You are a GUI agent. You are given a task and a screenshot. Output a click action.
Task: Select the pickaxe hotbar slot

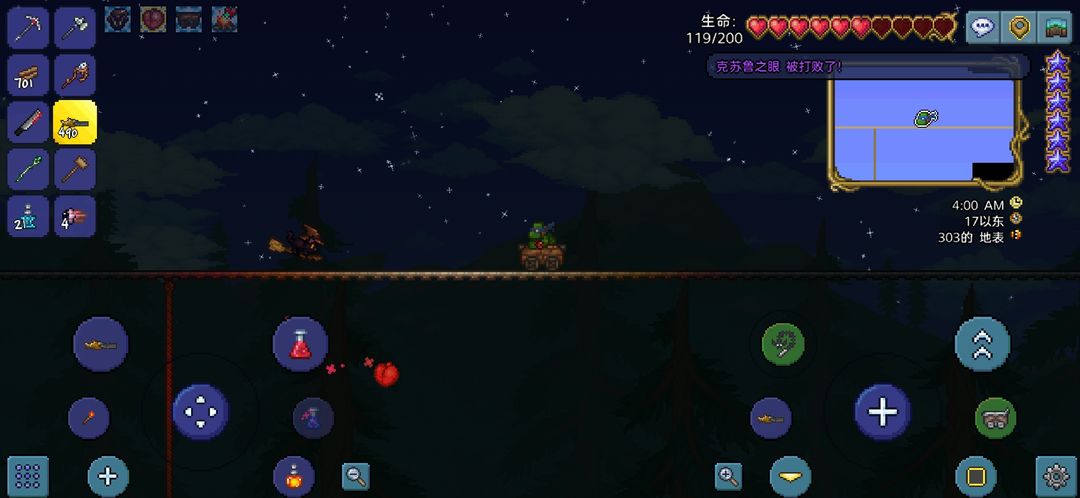tap(30, 28)
